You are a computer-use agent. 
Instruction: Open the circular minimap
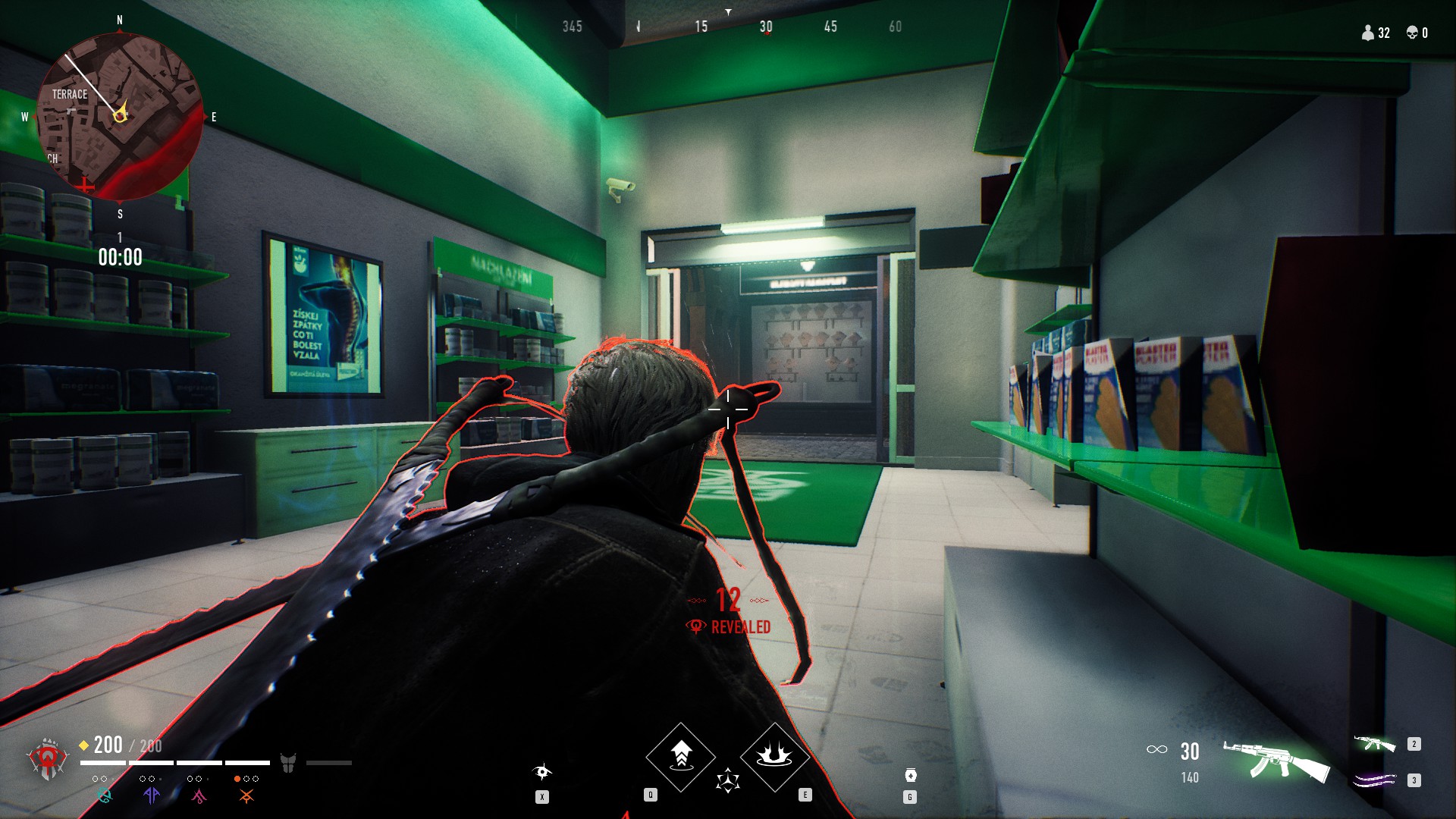[x=120, y=116]
